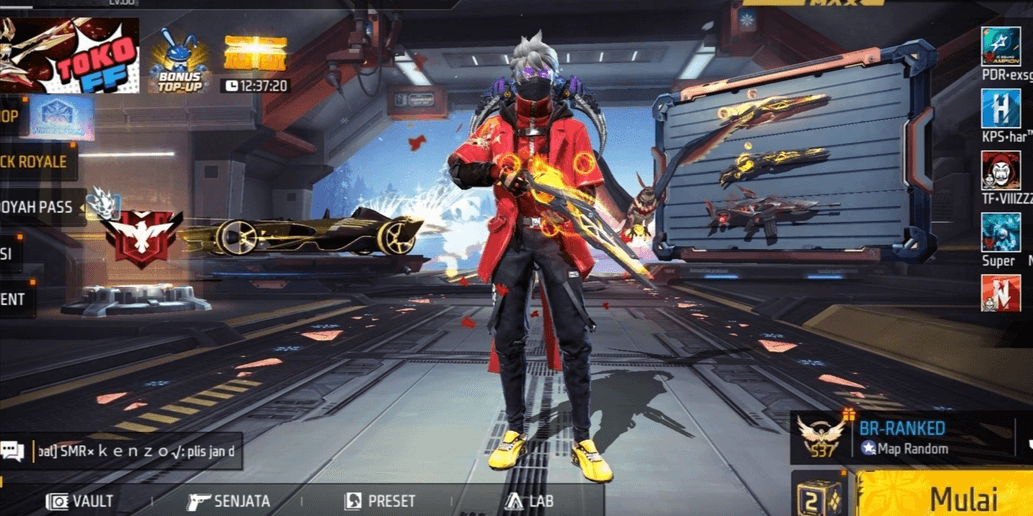Open the Toko FF shop banner
Viewport: 1033px width, 516px height.
tap(70, 55)
